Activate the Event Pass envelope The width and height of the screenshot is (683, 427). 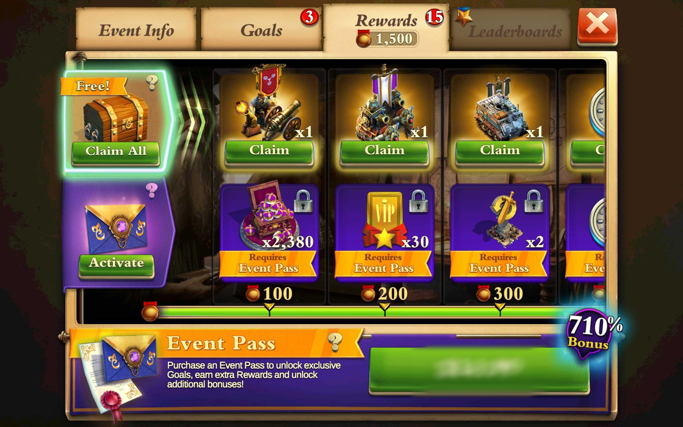click(116, 264)
